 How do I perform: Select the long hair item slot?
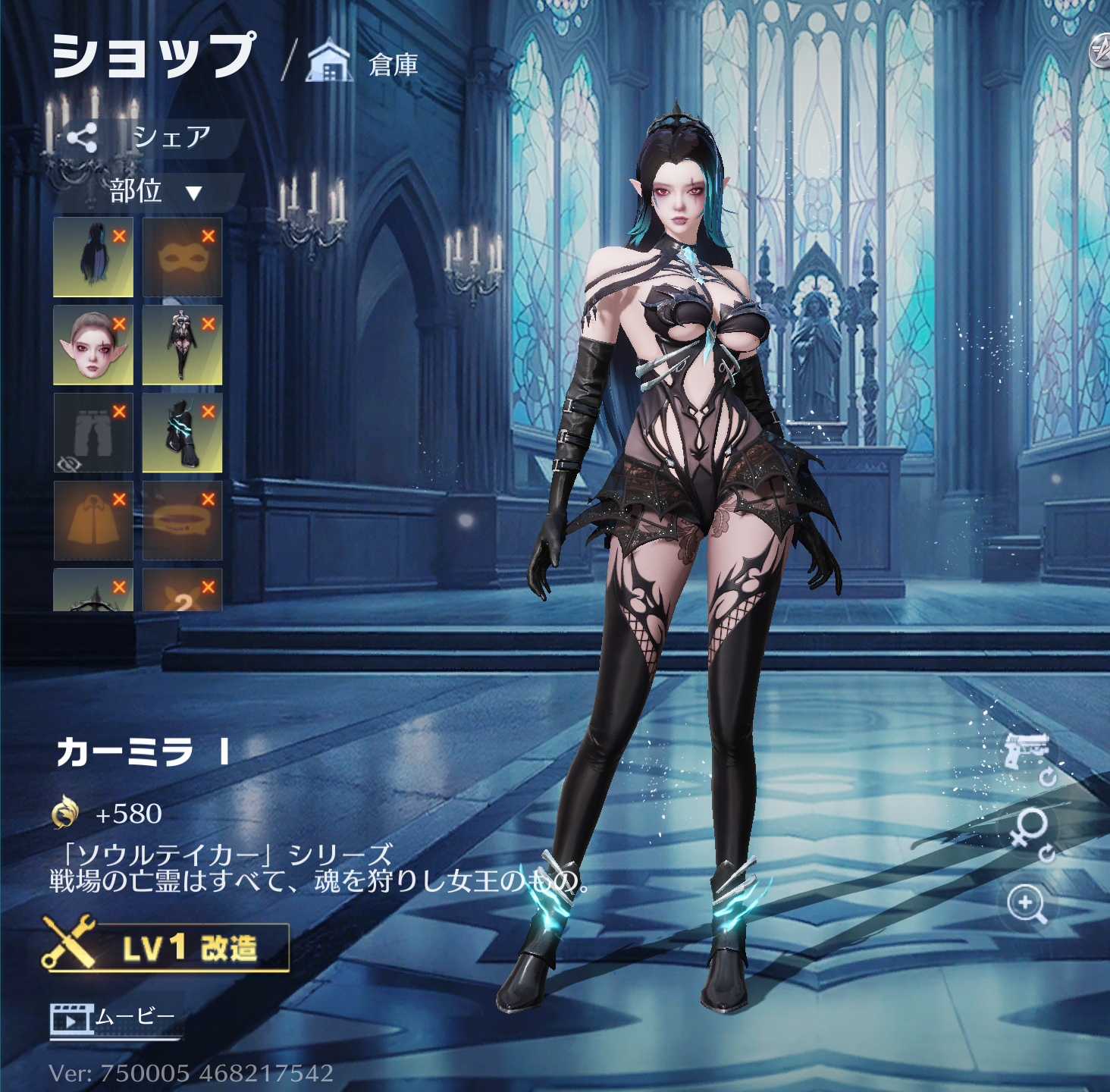click(92, 257)
